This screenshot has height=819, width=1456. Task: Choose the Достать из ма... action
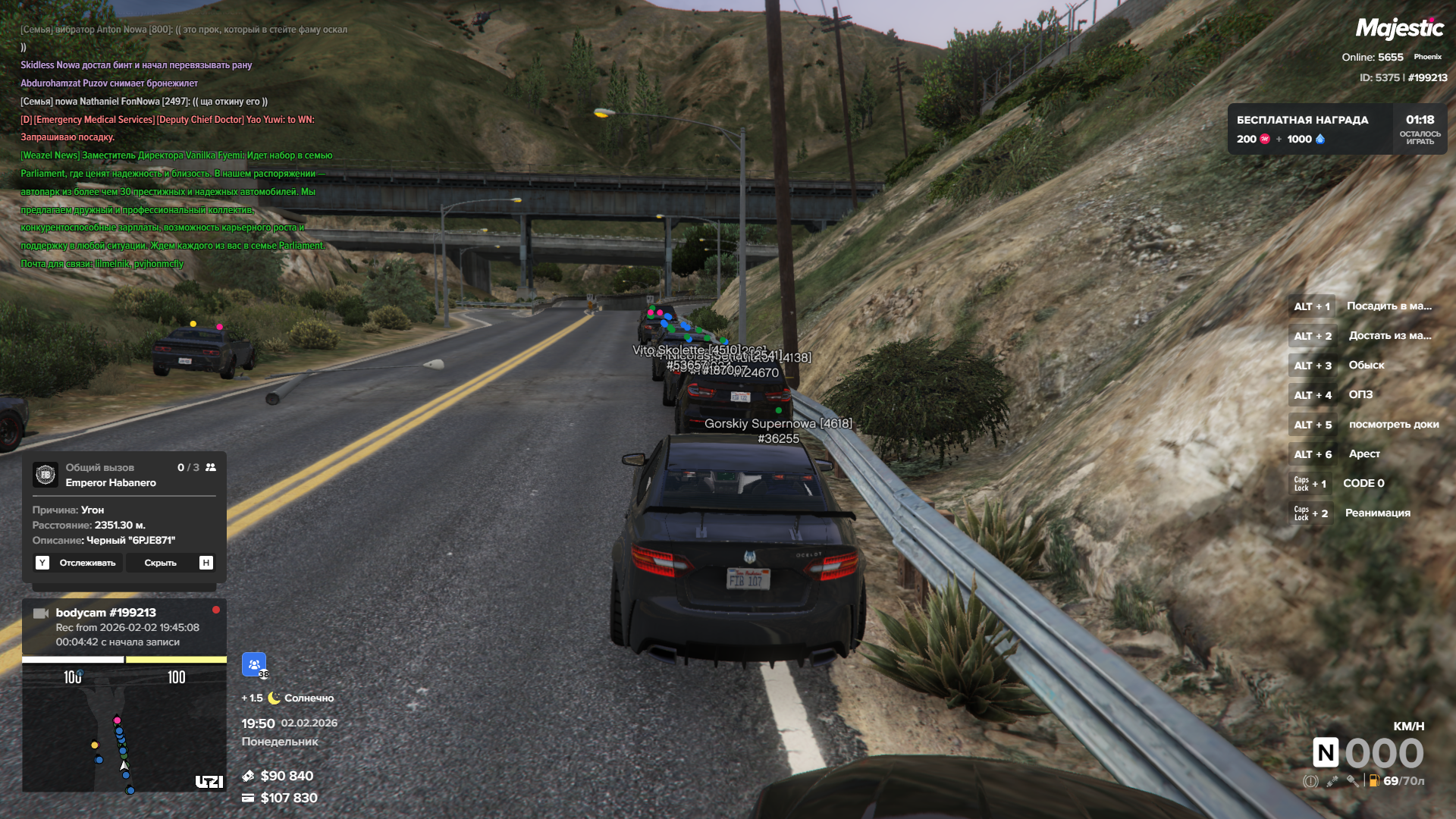pos(1389,336)
